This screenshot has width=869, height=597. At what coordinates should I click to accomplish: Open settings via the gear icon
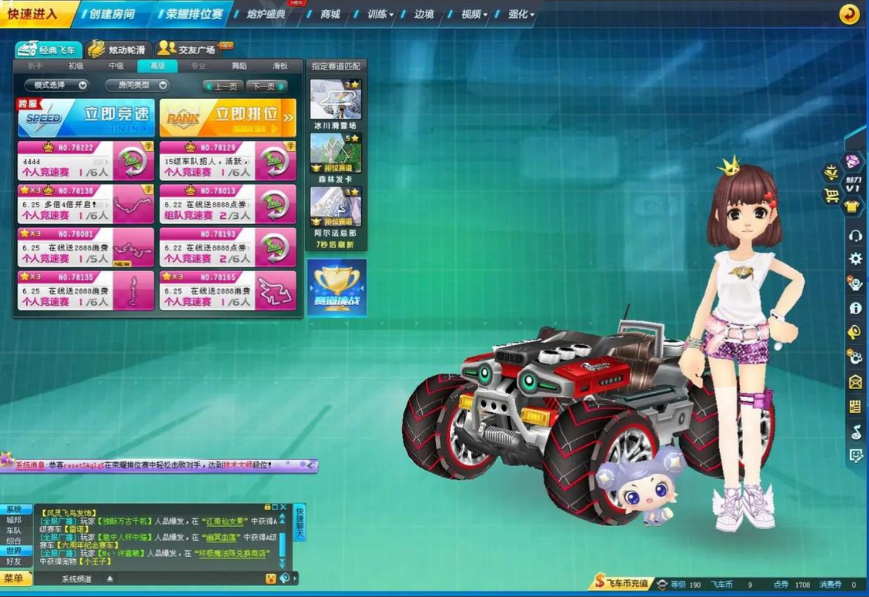[855, 258]
